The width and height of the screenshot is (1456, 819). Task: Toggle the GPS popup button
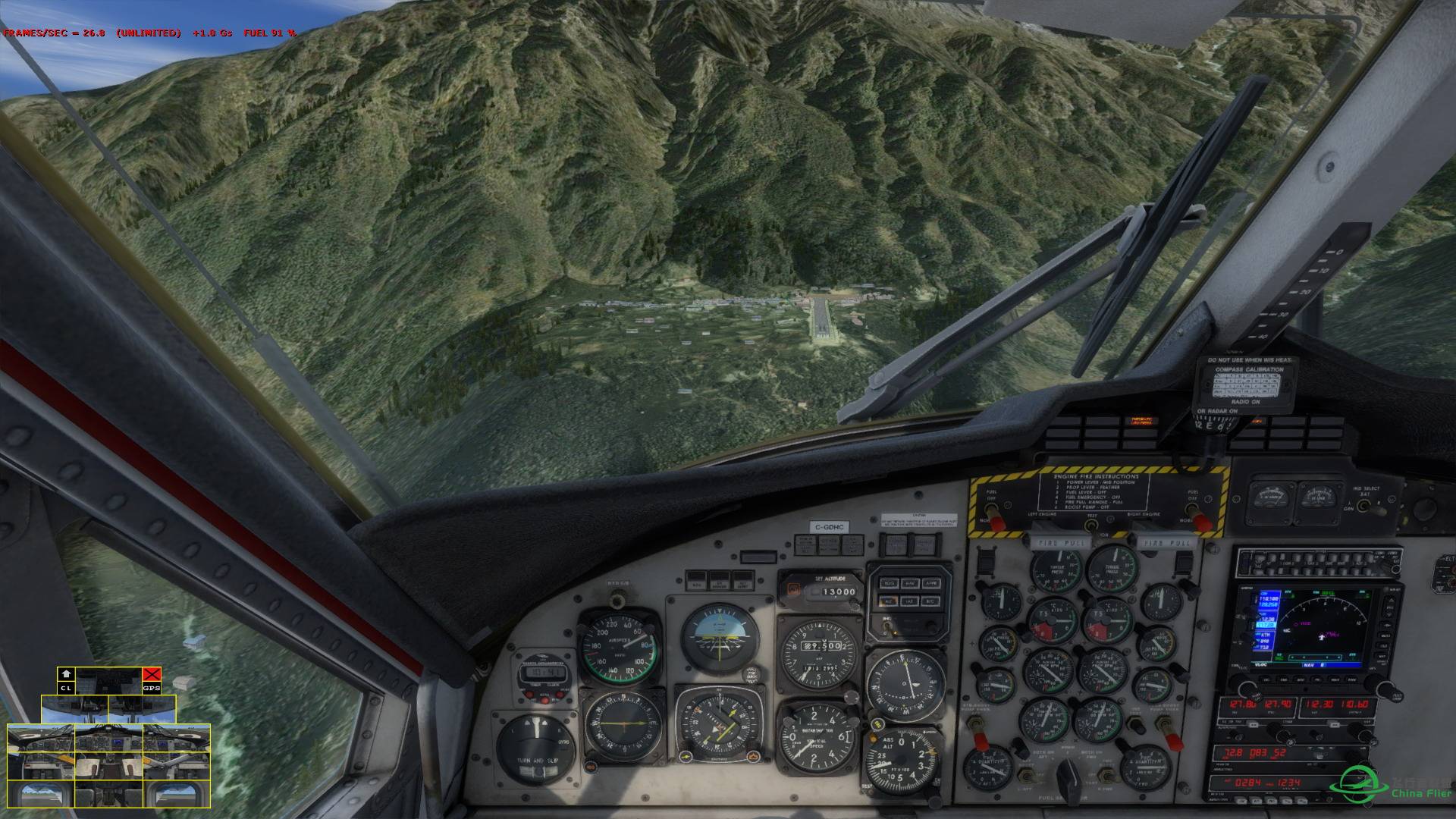click(x=152, y=688)
